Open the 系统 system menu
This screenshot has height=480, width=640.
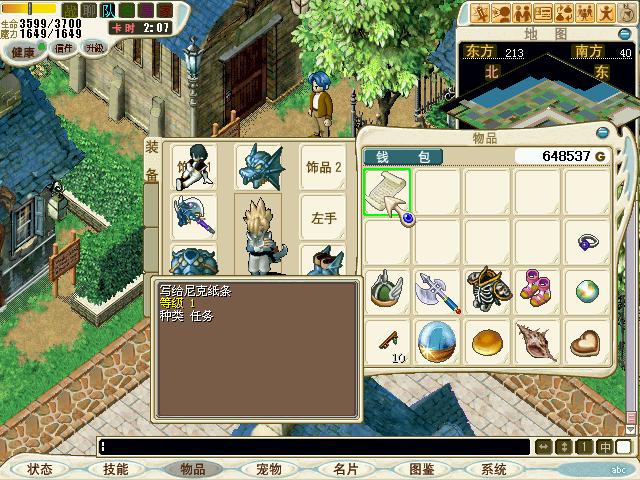pos(494,469)
